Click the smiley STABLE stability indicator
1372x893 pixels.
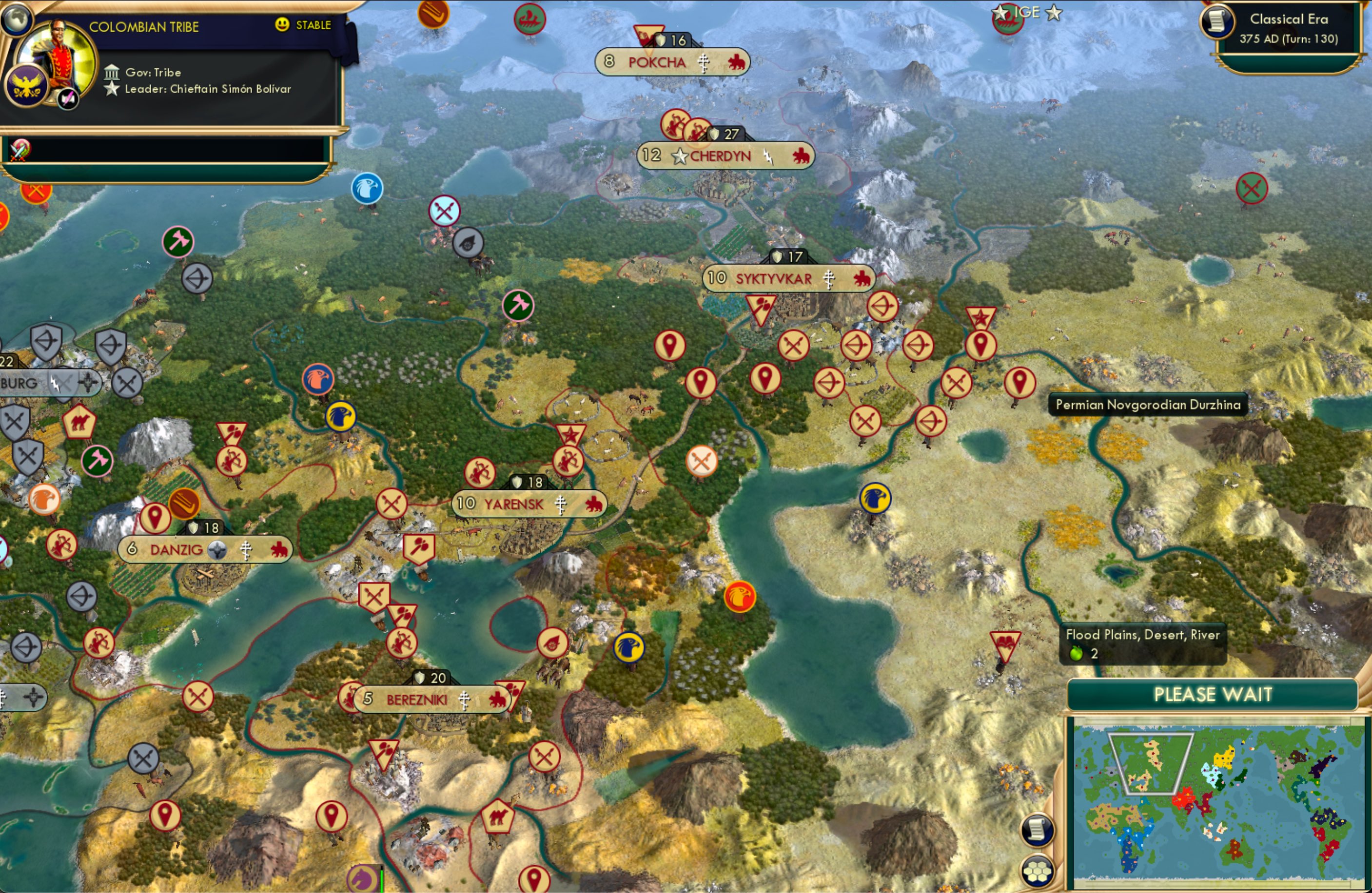click(x=281, y=25)
